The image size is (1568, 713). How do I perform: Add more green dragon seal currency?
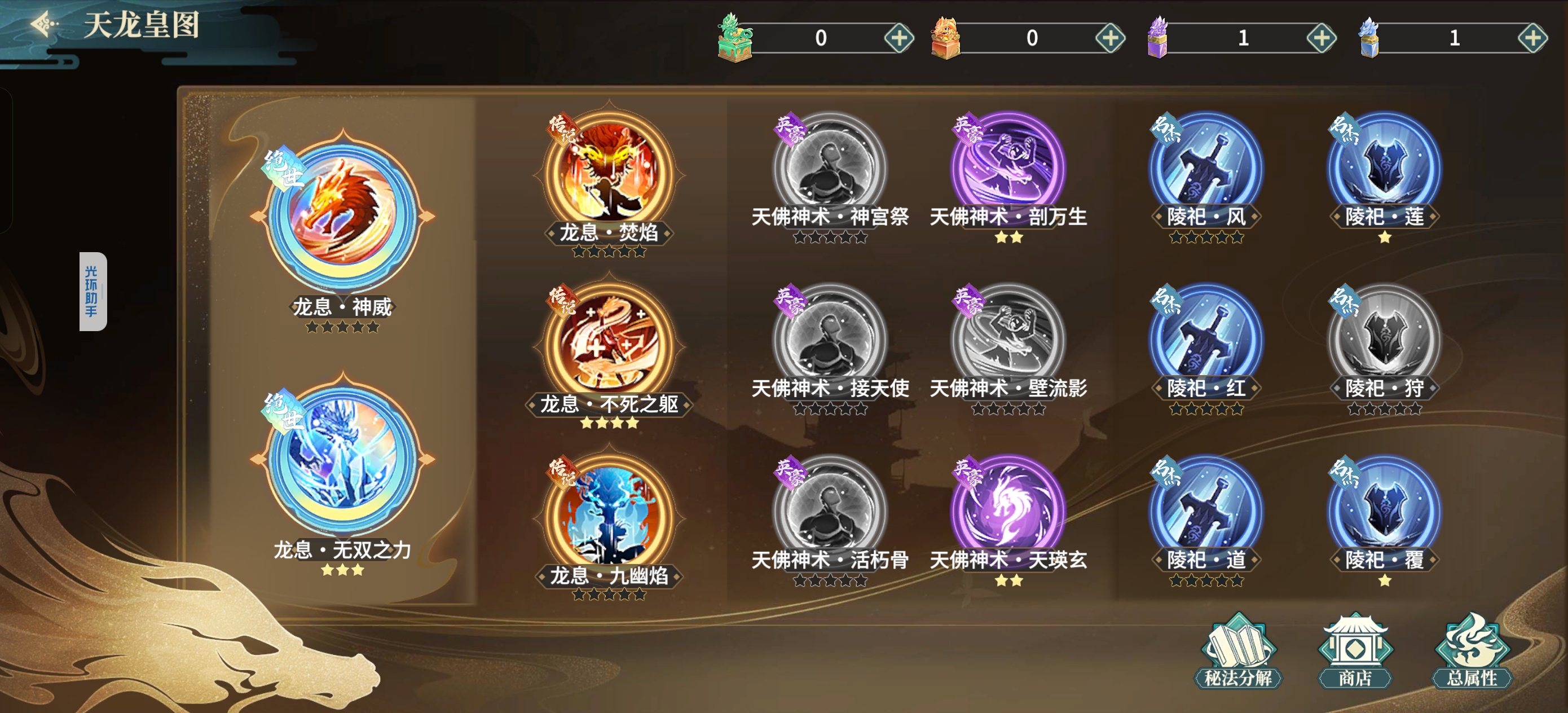pyautogui.click(x=898, y=38)
